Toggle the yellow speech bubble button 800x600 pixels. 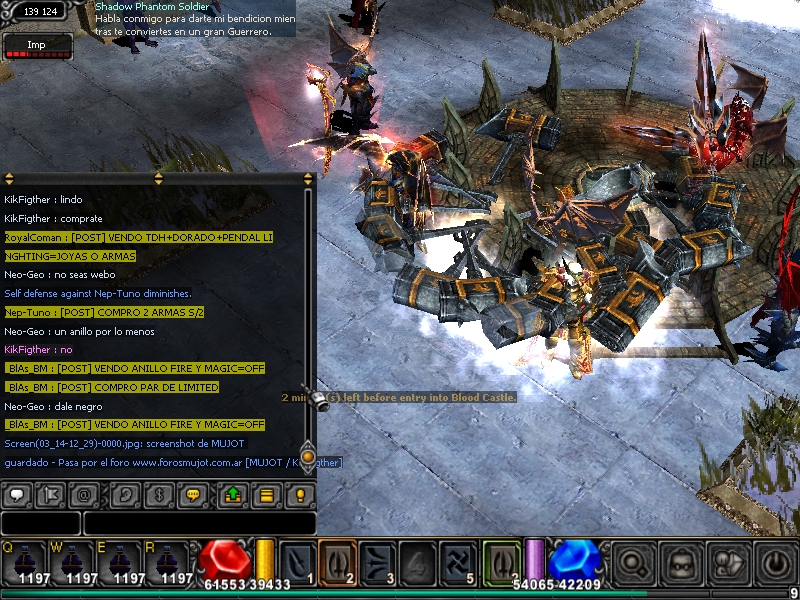pyautogui.click(x=193, y=494)
